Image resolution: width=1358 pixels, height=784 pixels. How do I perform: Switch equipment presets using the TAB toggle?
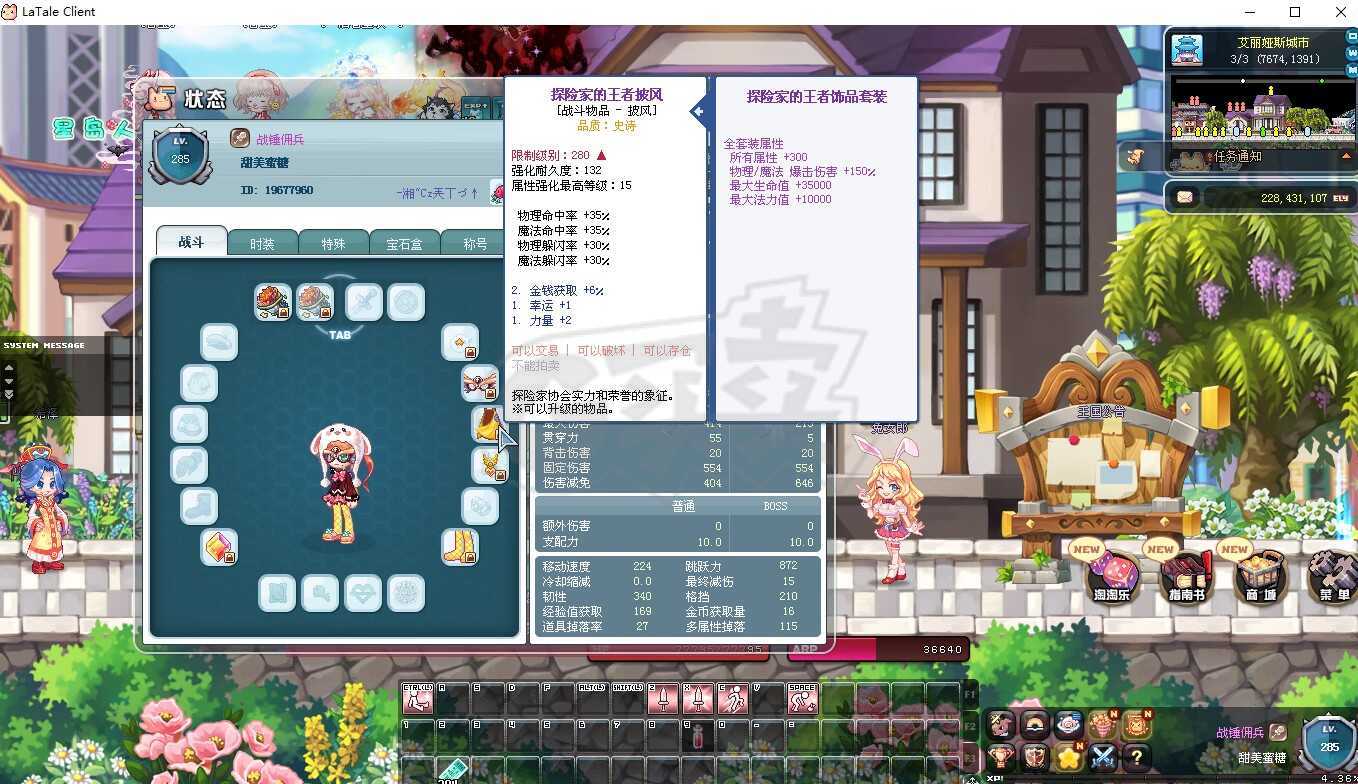pyautogui.click(x=340, y=335)
